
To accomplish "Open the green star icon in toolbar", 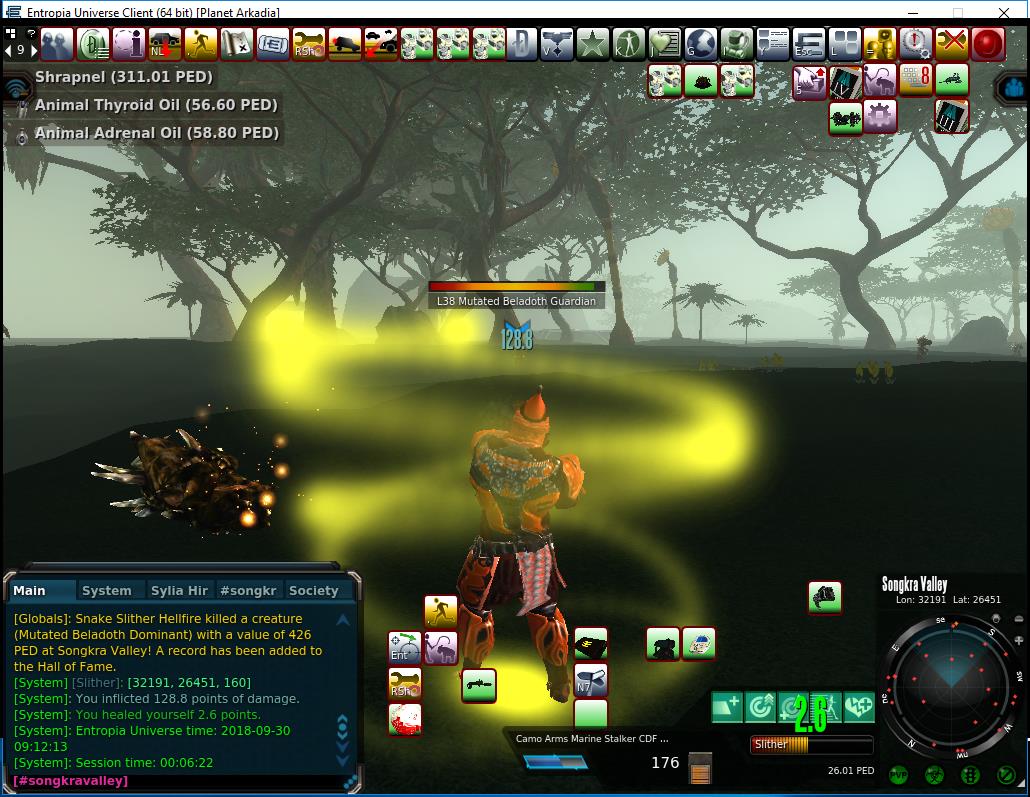I will [x=593, y=44].
